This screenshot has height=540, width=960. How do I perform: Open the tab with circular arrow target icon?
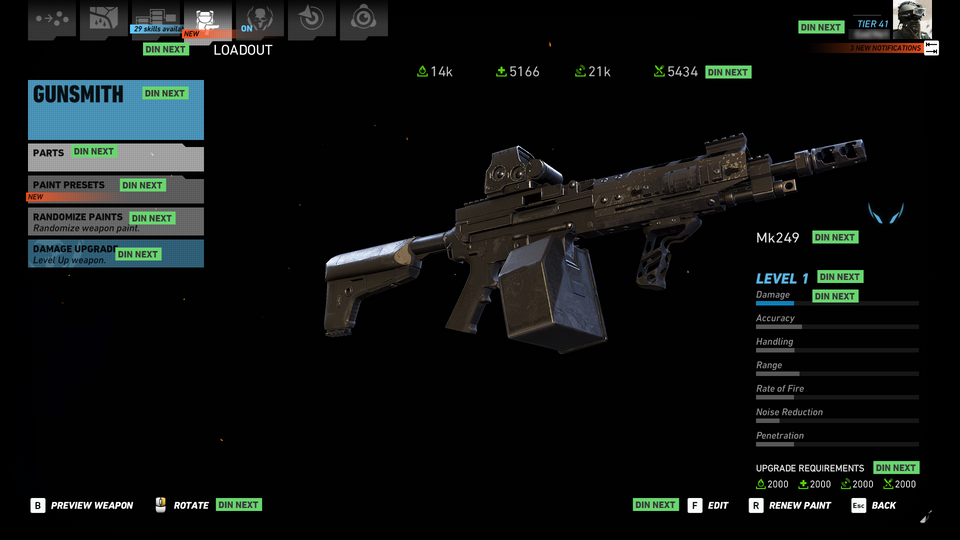point(311,20)
